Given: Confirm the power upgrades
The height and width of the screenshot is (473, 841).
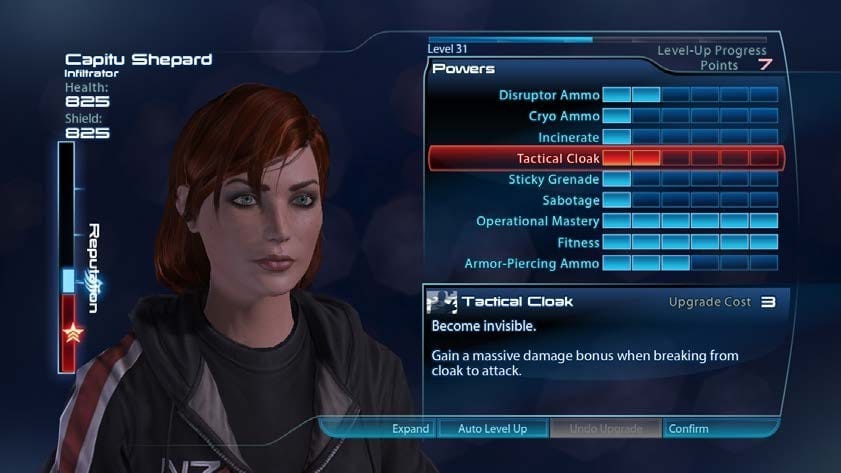Looking at the screenshot, I should pyautogui.click(x=688, y=429).
